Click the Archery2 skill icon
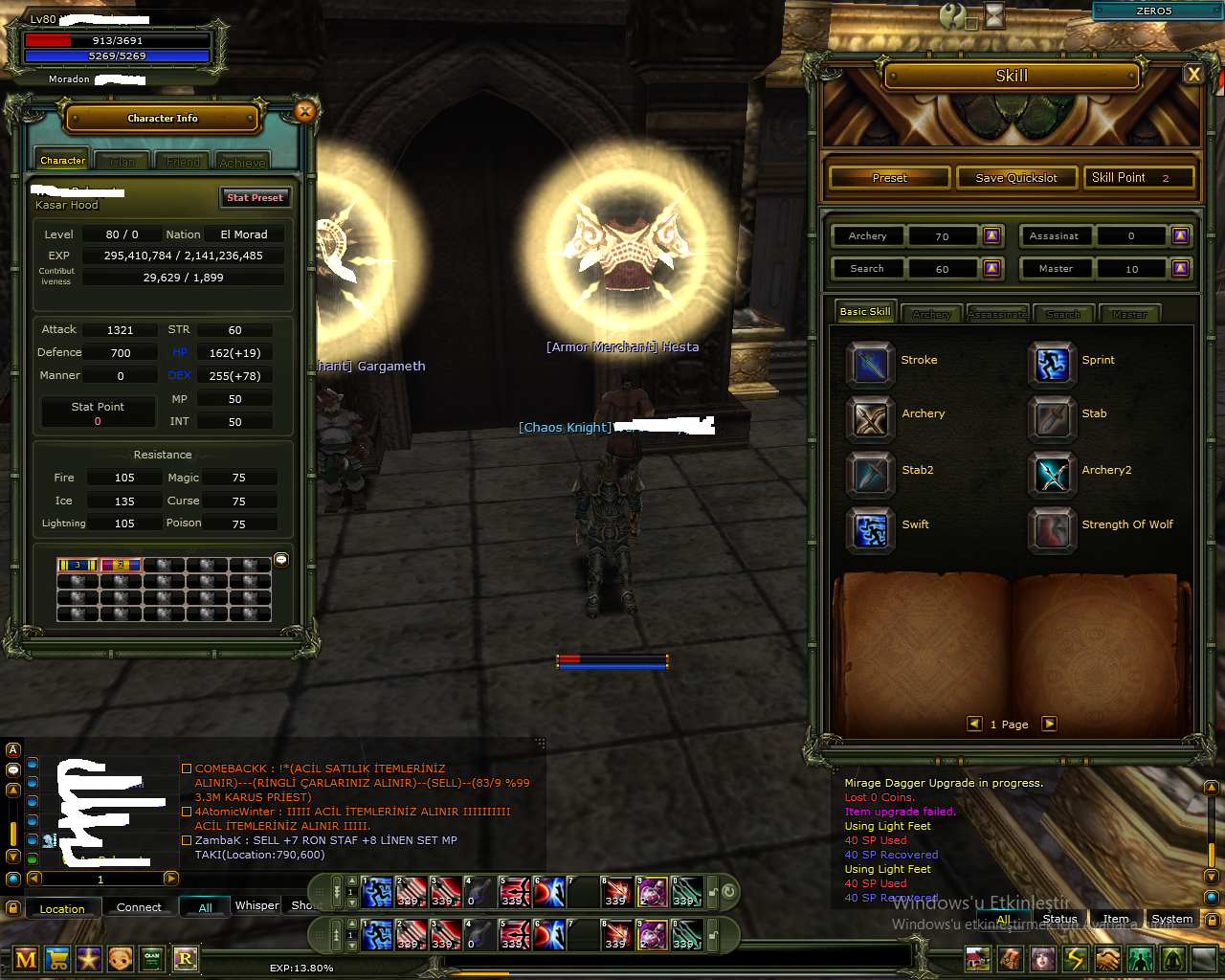This screenshot has height=980, width=1225. [1052, 476]
